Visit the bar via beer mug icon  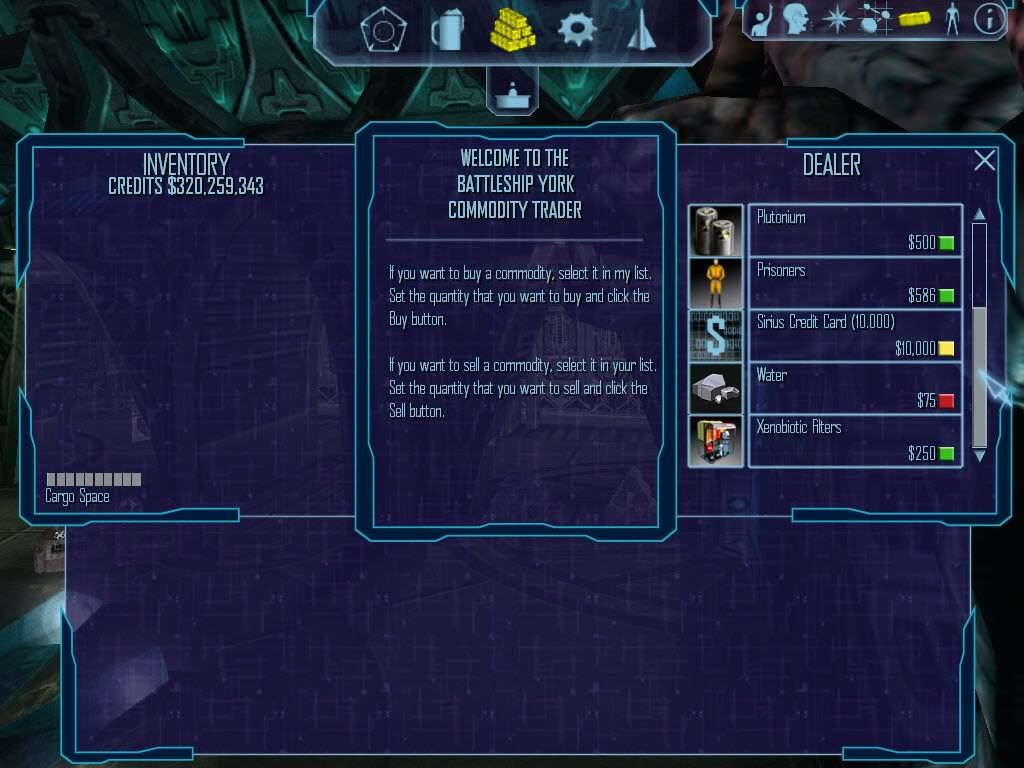pyautogui.click(x=447, y=30)
